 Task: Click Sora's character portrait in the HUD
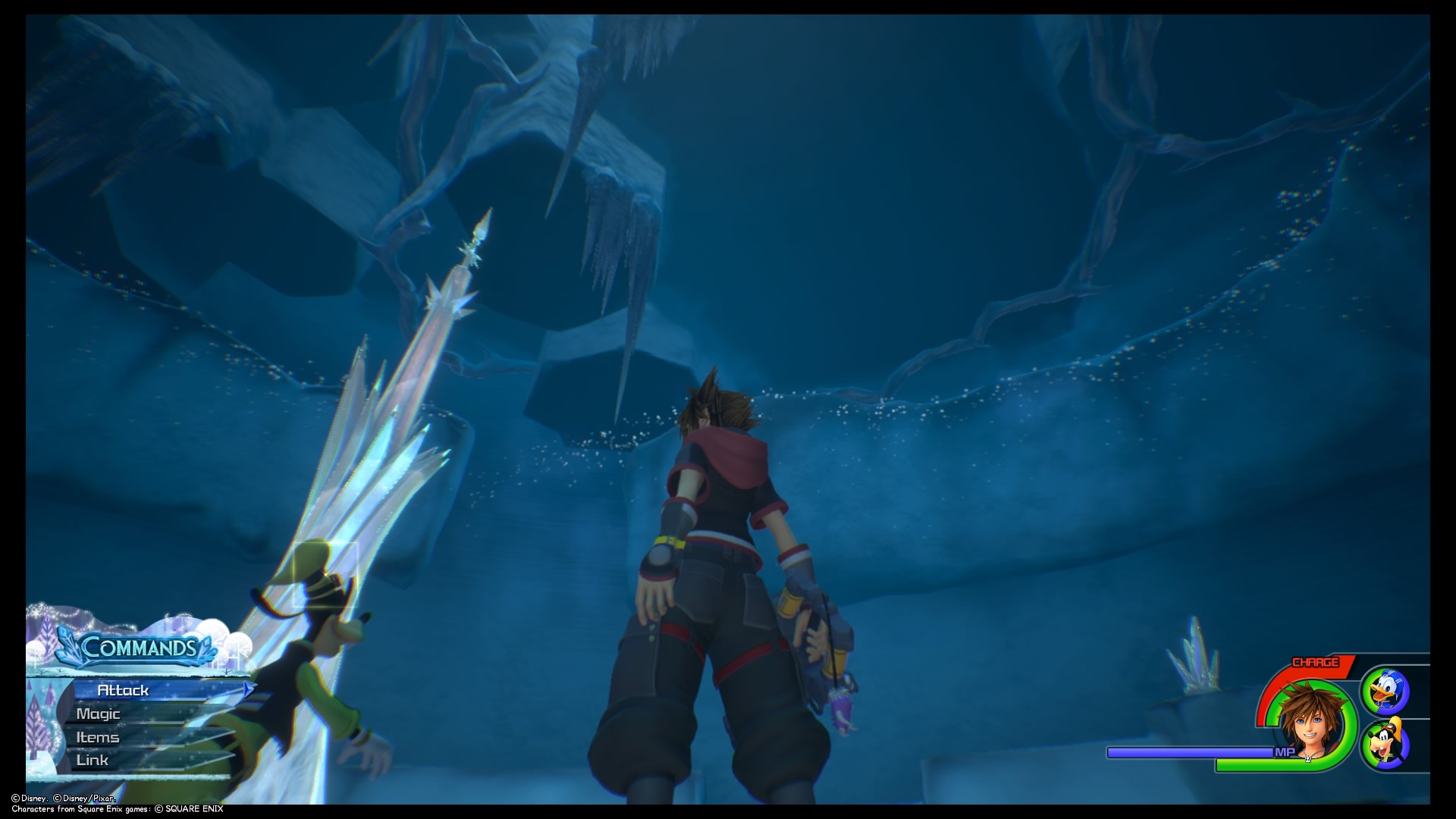pyautogui.click(x=1311, y=720)
